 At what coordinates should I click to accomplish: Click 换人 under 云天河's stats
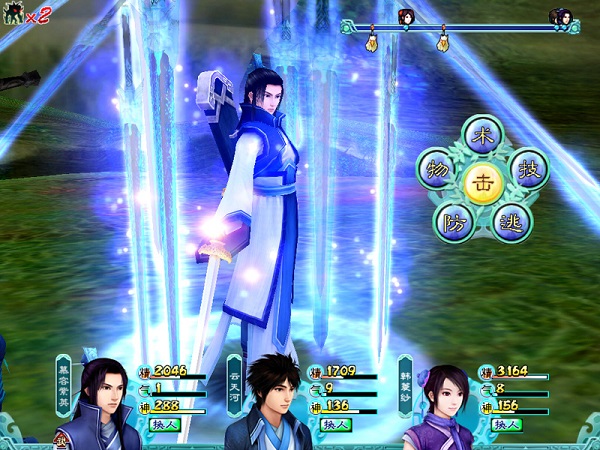click(x=335, y=424)
